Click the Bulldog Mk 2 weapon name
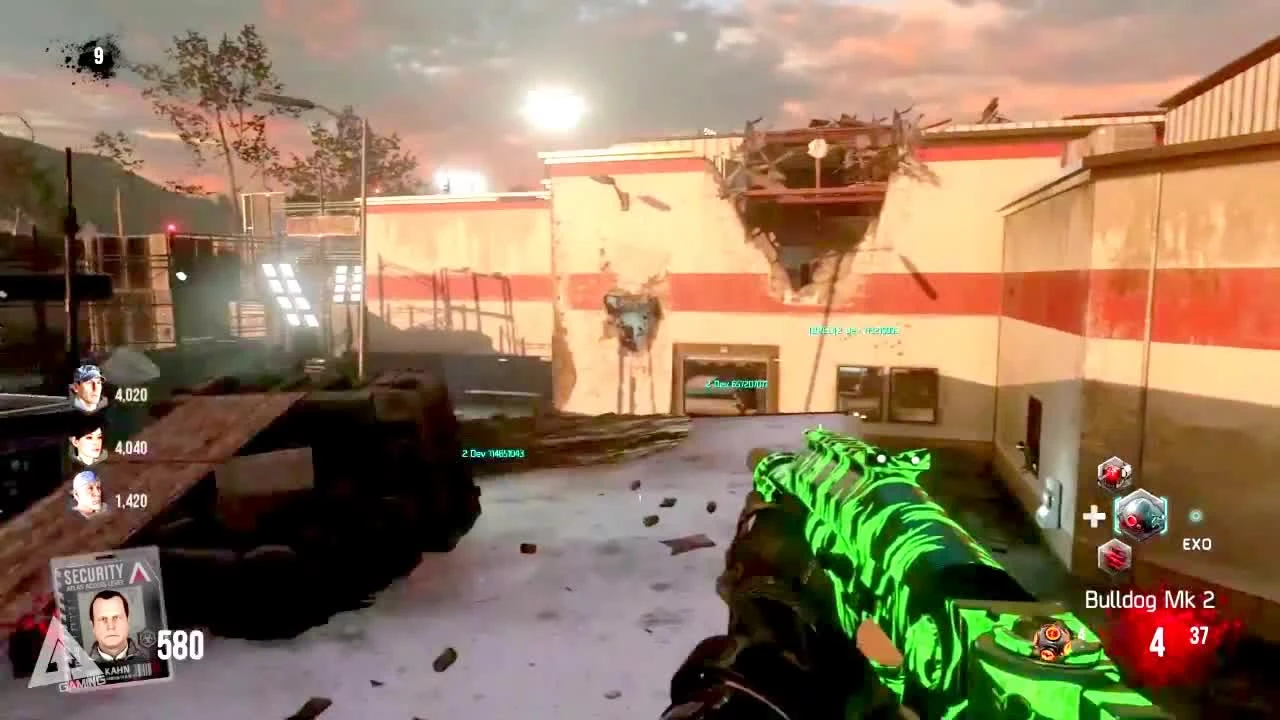 click(1150, 598)
